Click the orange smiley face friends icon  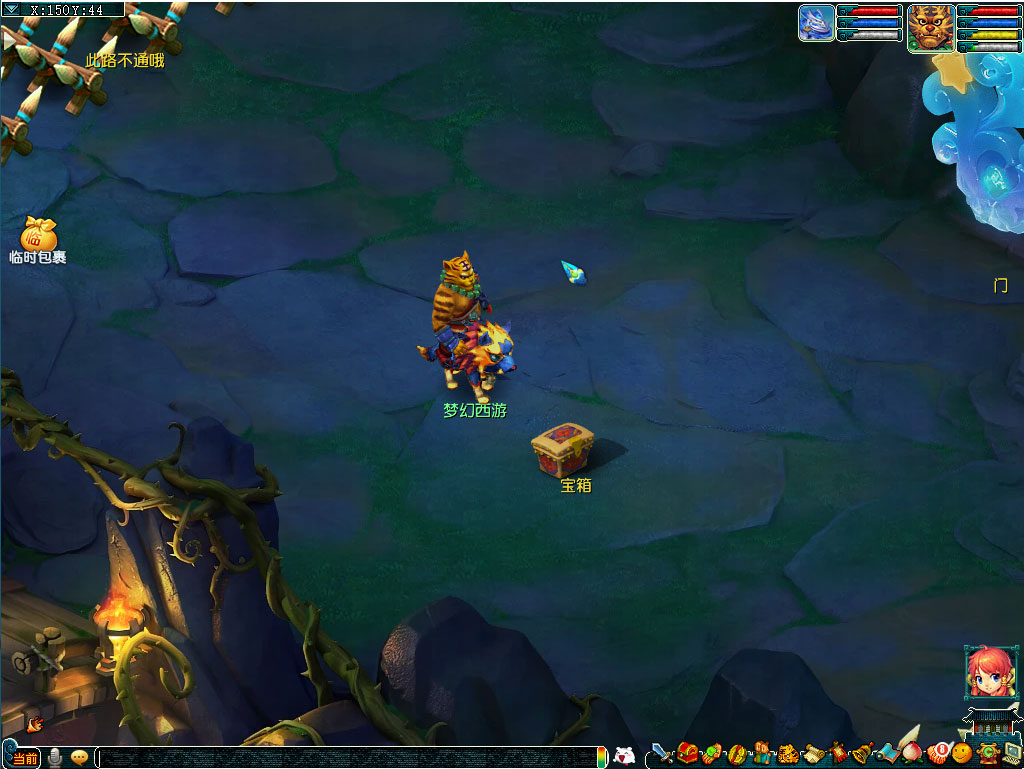962,752
